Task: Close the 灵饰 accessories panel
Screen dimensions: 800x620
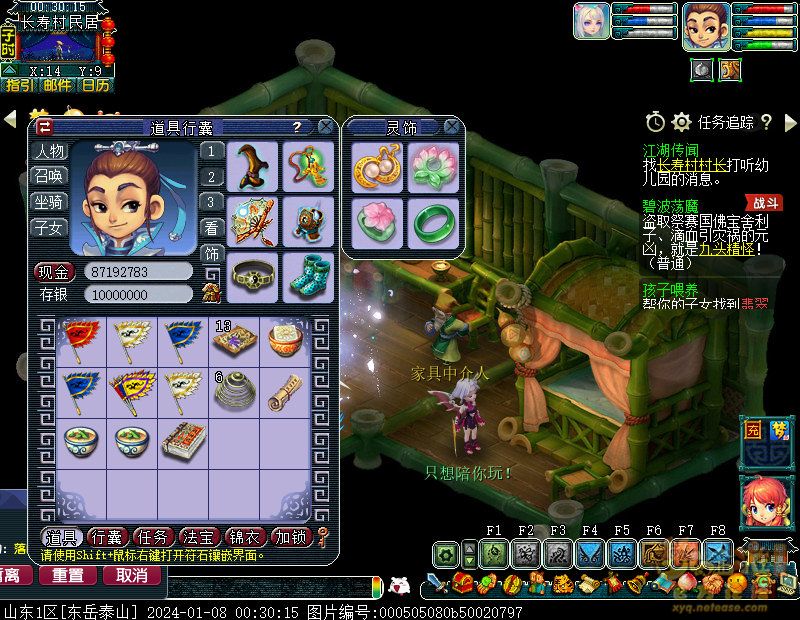Action: point(452,127)
